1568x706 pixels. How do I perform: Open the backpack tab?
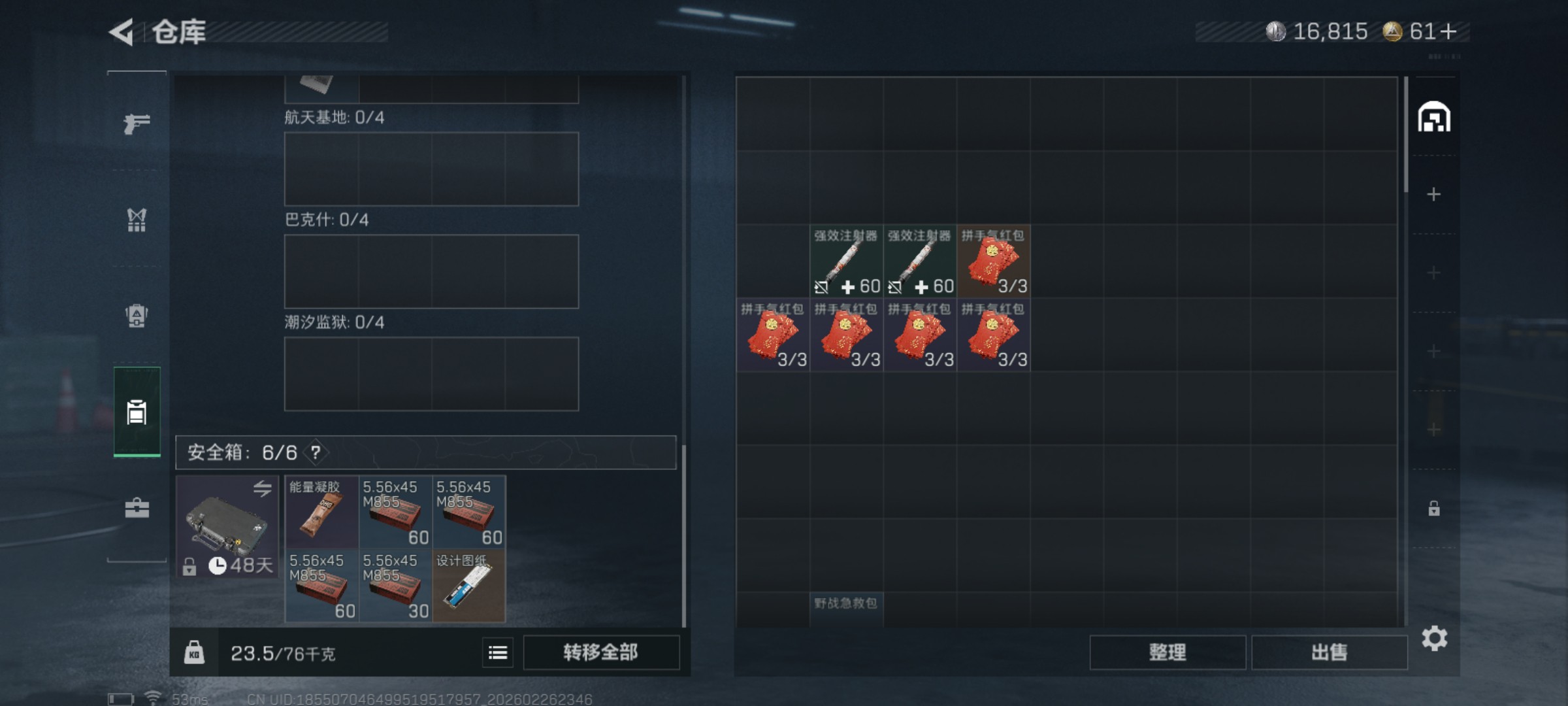tap(137, 316)
